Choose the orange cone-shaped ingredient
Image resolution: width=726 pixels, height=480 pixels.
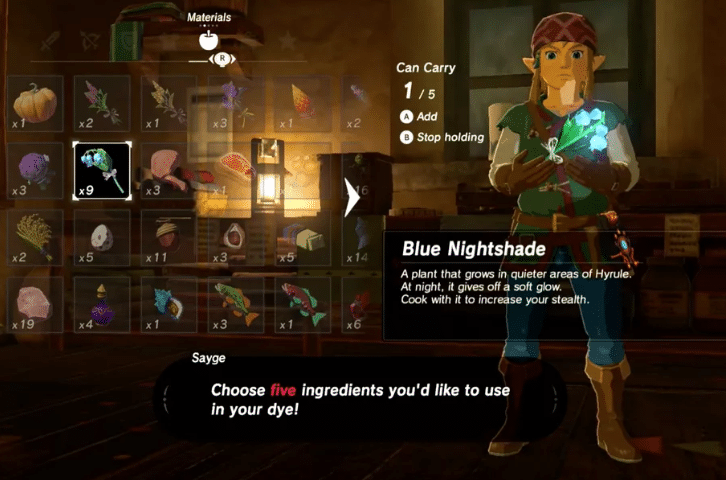tap(301, 103)
